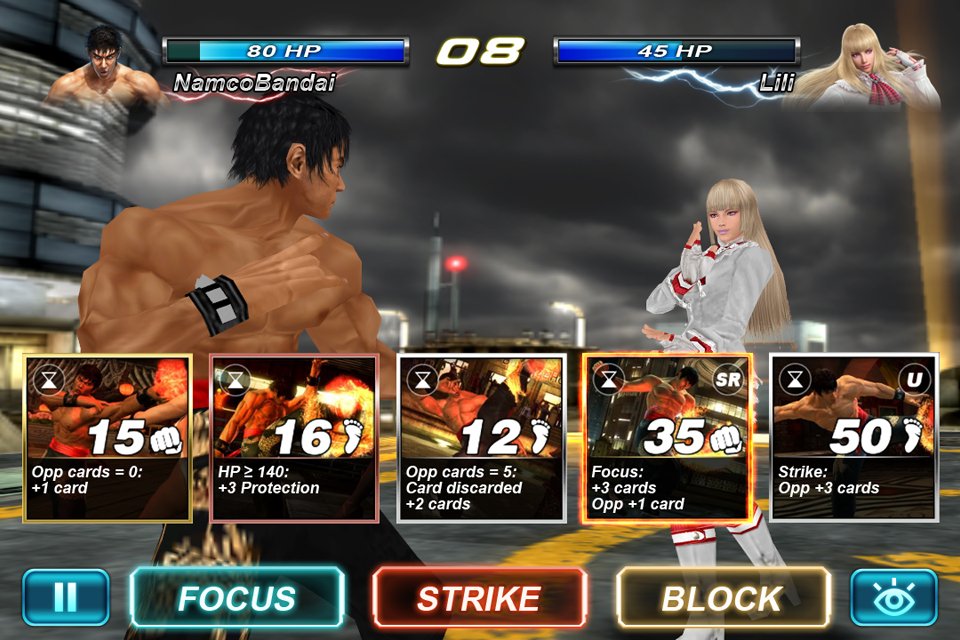Toggle the eye view button

(894, 597)
